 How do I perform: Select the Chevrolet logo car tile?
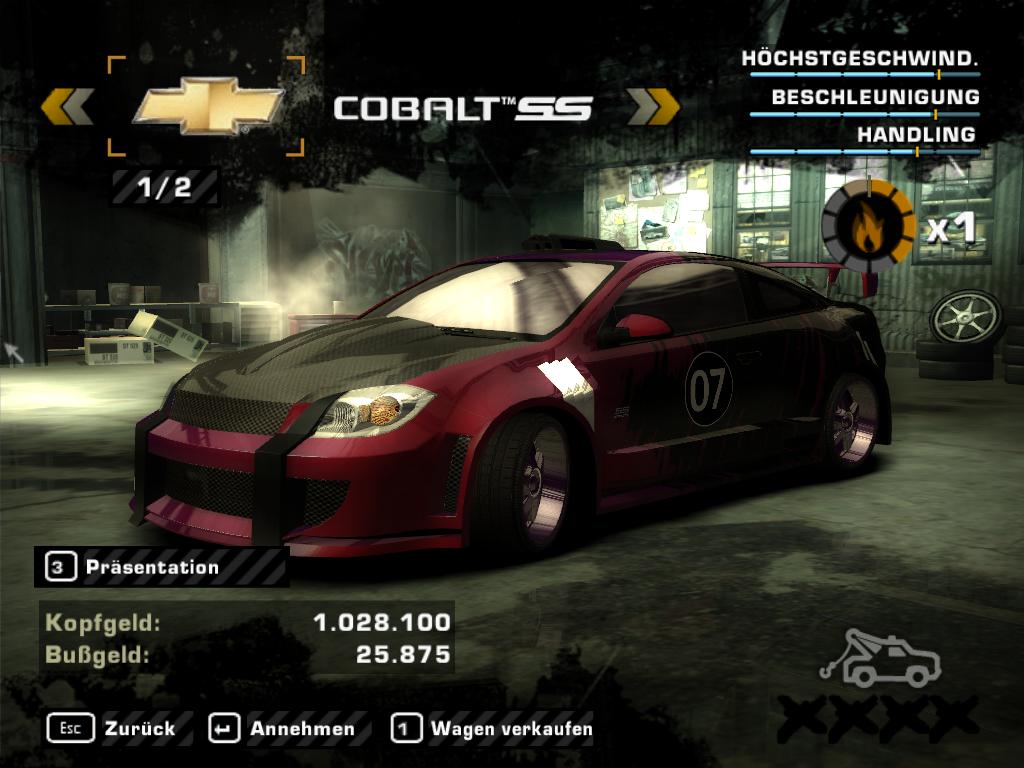click(x=206, y=106)
